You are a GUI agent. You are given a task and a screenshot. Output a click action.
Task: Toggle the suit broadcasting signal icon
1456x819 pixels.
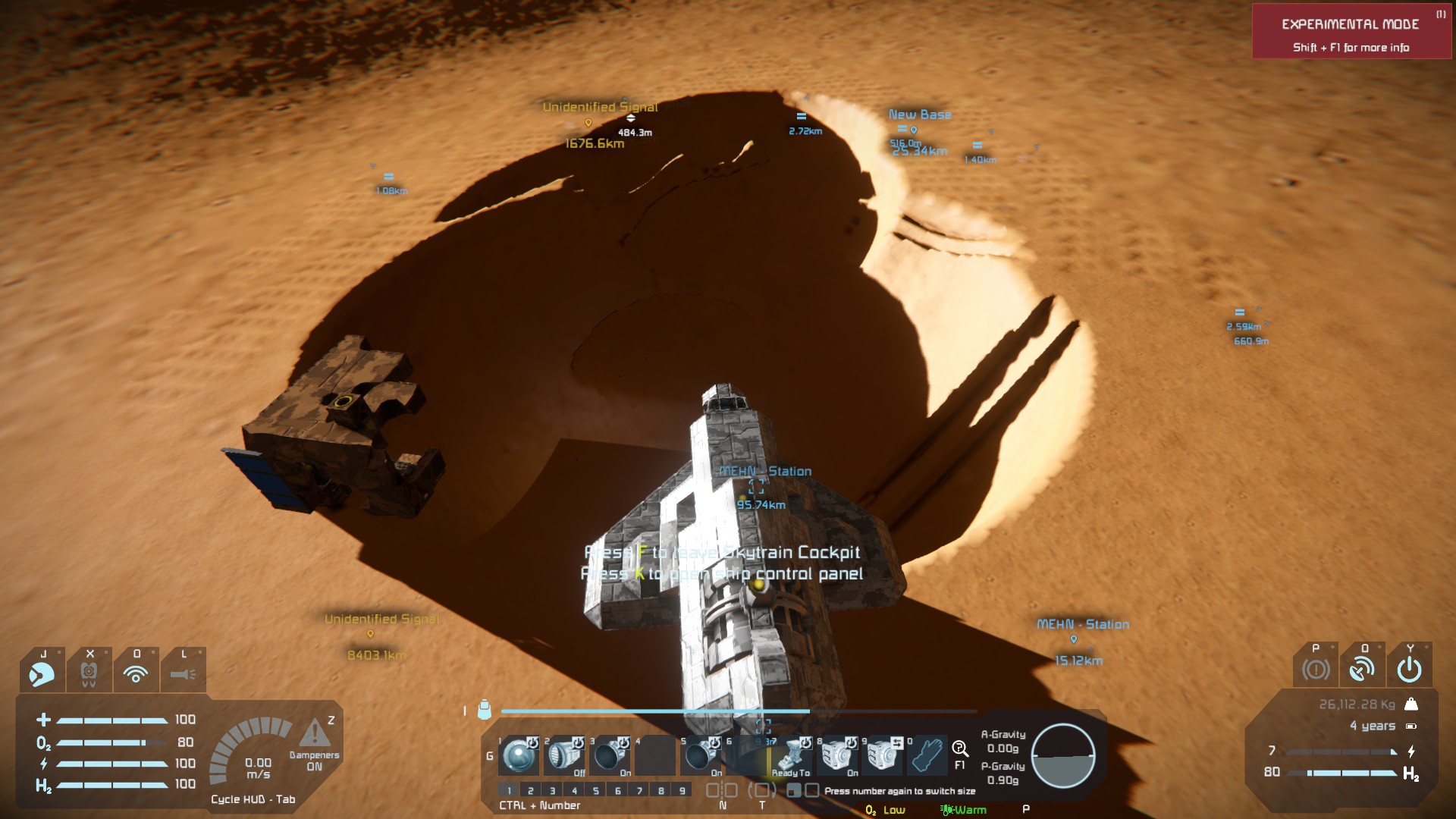coord(136,673)
